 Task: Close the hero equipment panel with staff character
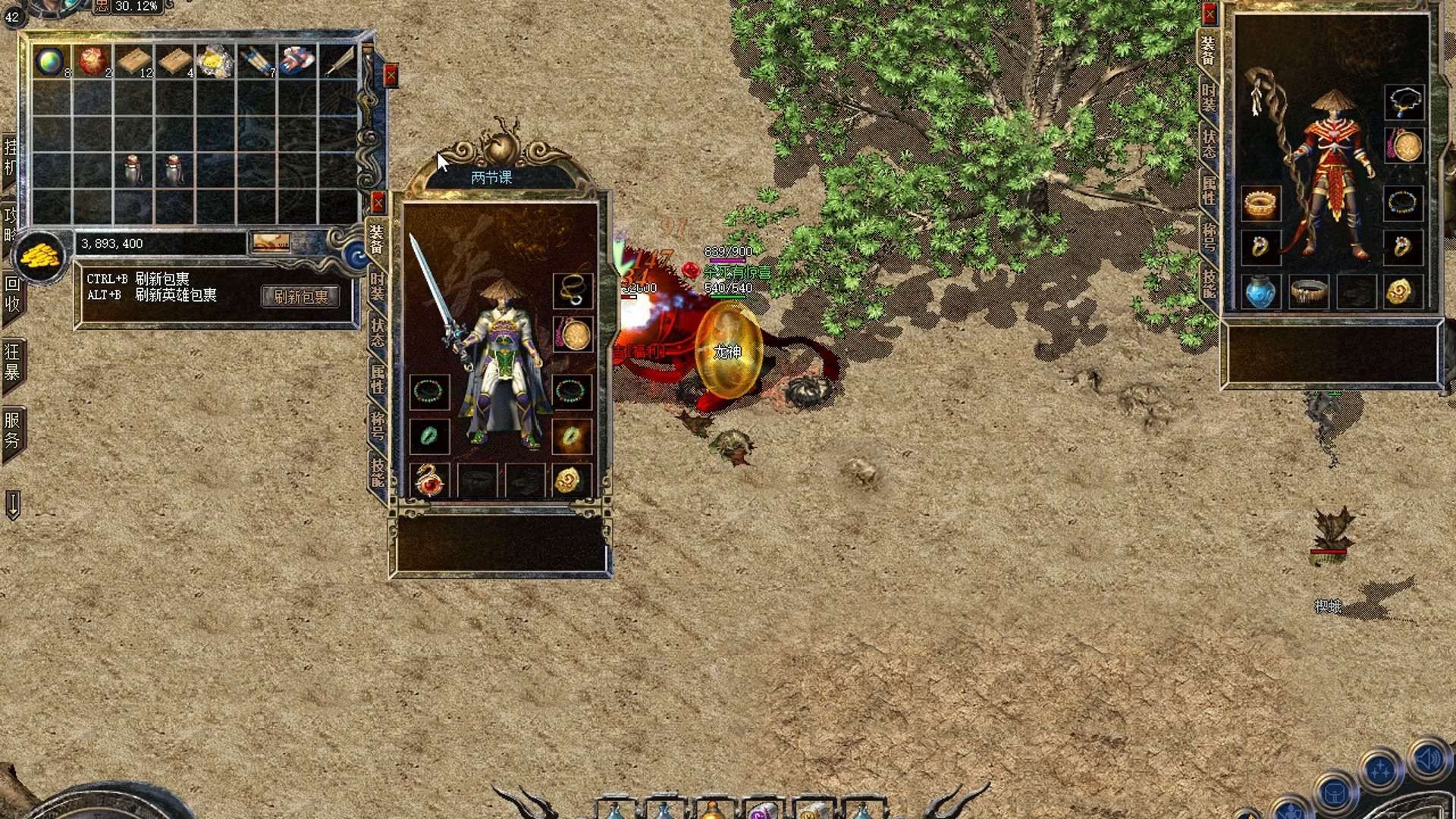pyautogui.click(x=1210, y=14)
